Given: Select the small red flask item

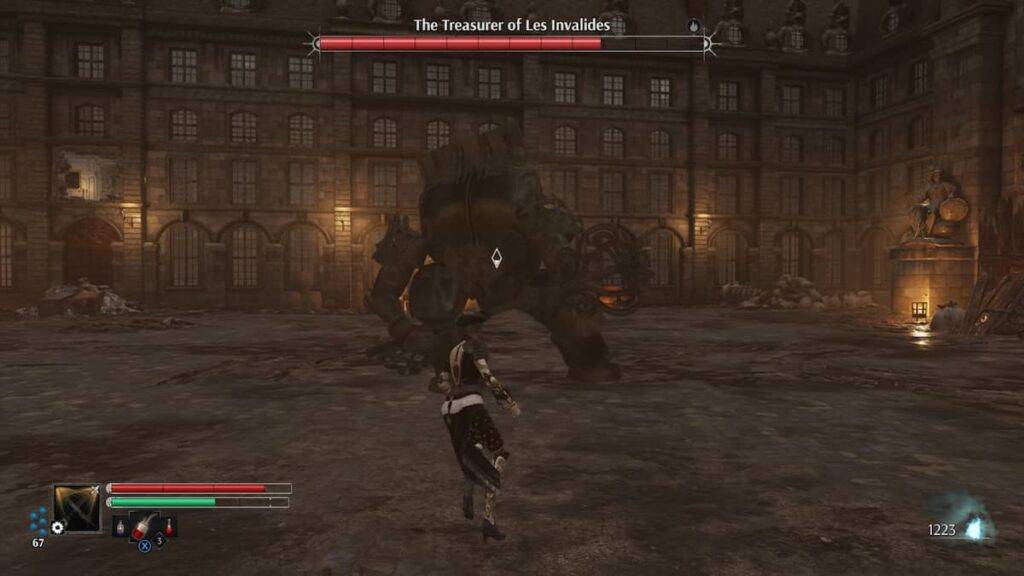Looking at the screenshot, I should [x=170, y=526].
